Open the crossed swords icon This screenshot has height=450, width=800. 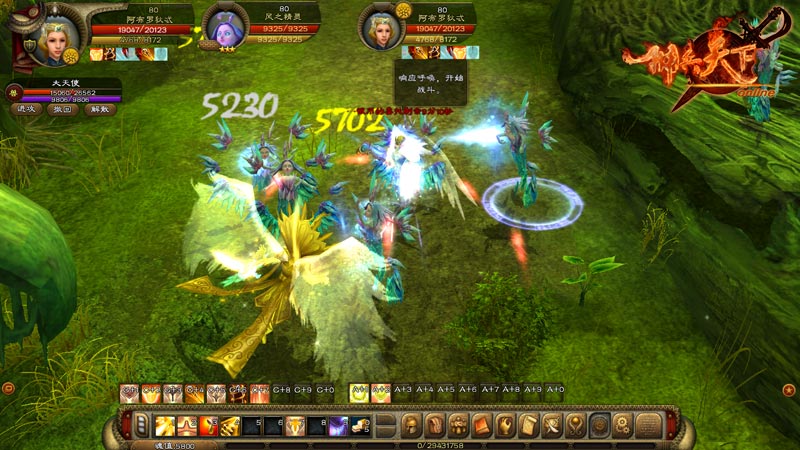click(x=553, y=426)
